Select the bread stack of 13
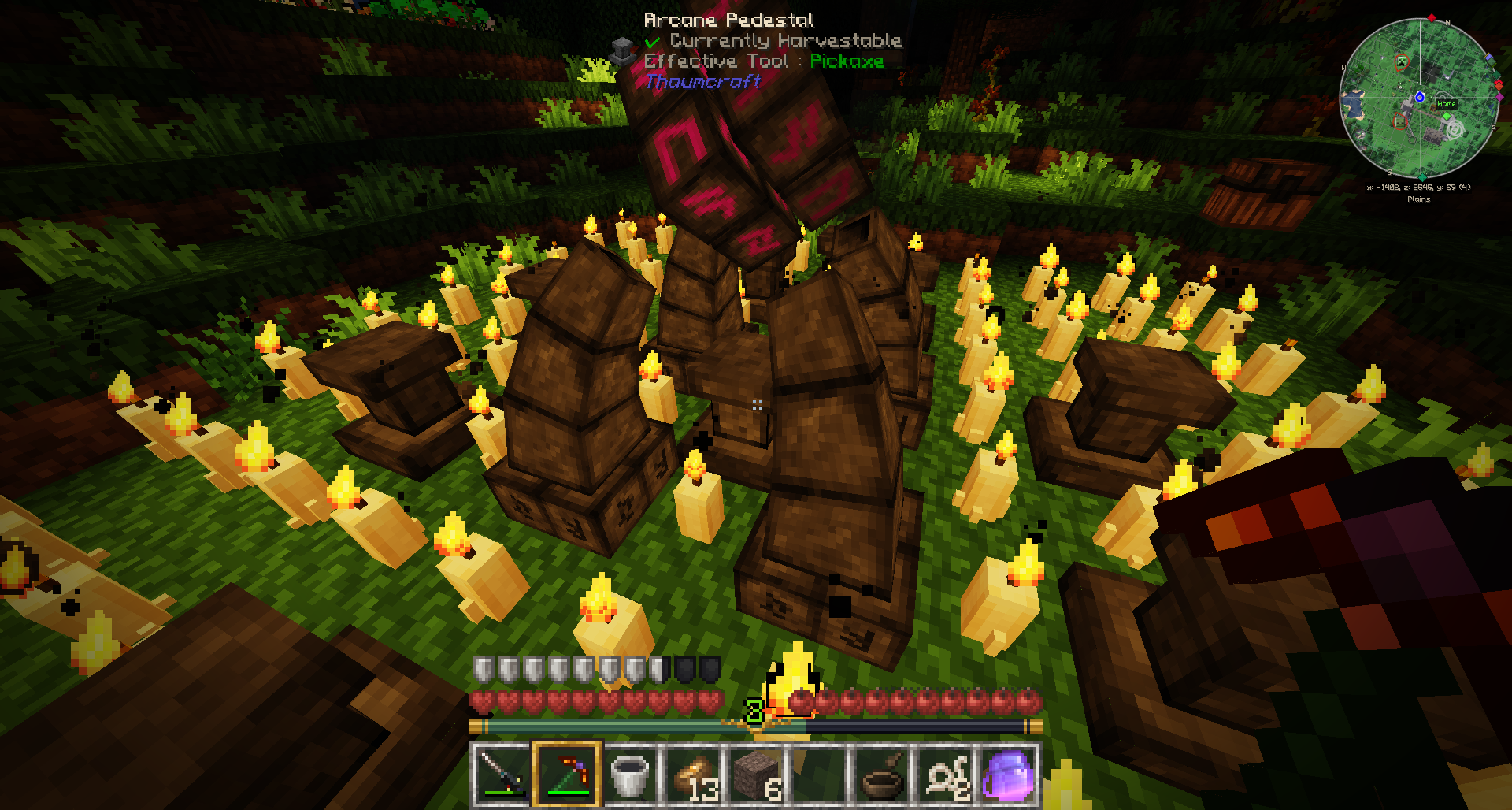The image size is (1512, 810). (693, 774)
